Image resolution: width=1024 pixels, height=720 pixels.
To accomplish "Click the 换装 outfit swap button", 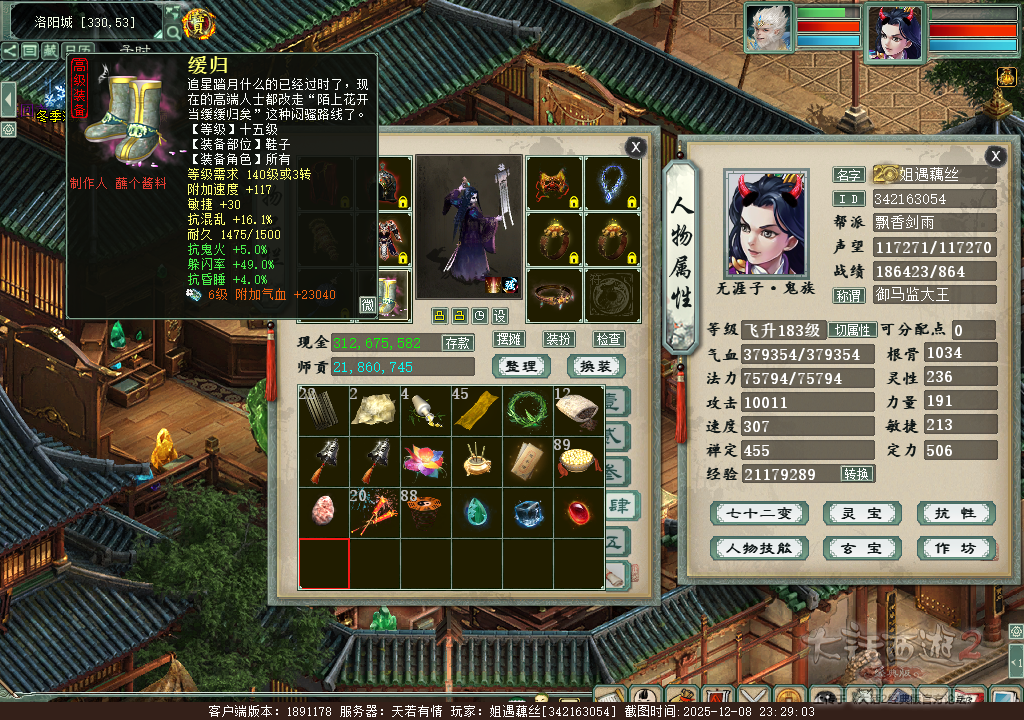I will coord(596,367).
